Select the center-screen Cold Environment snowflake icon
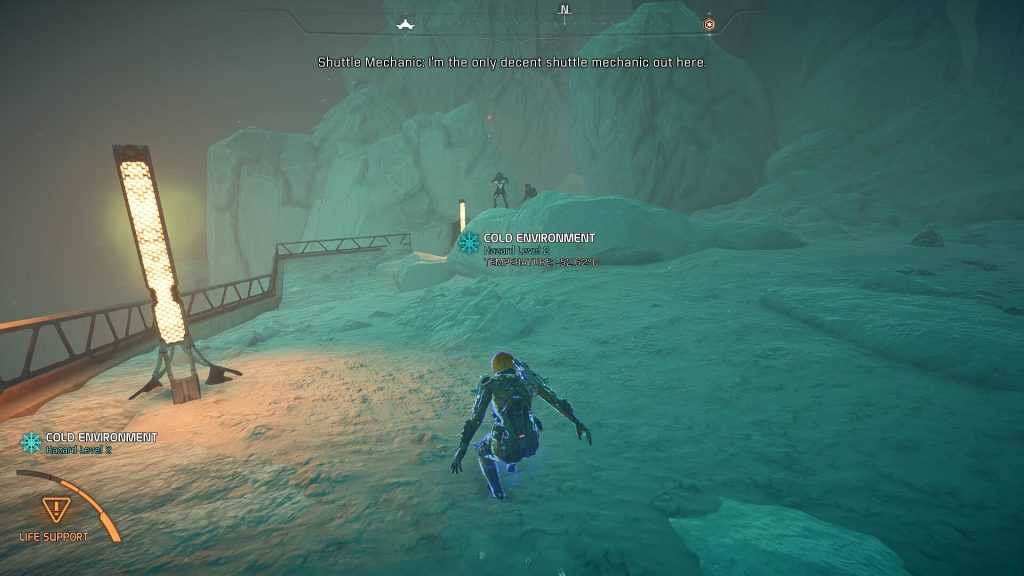This screenshot has width=1024, height=576. (468, 243)
